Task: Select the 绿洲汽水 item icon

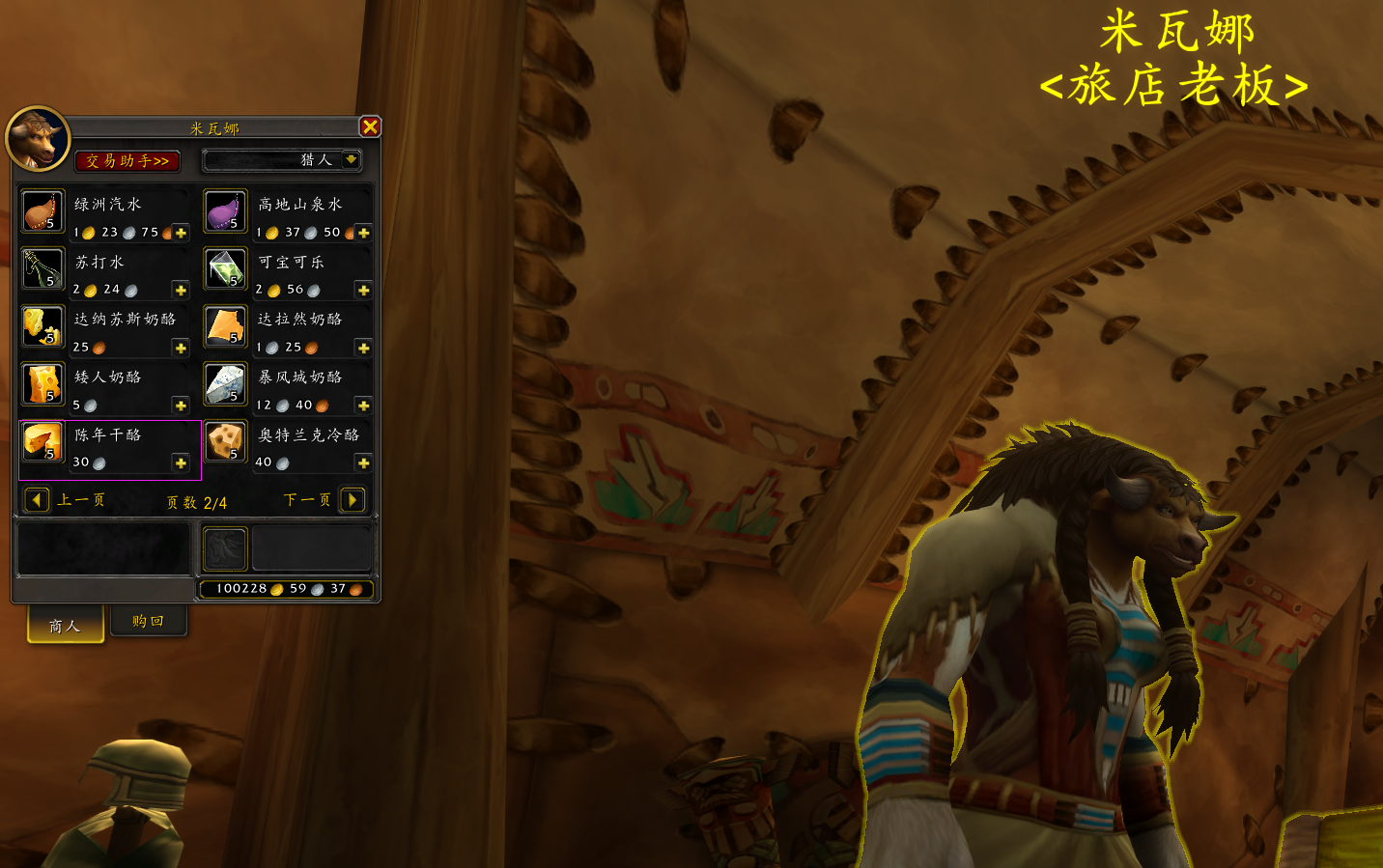Action: (x=42, y=211)
